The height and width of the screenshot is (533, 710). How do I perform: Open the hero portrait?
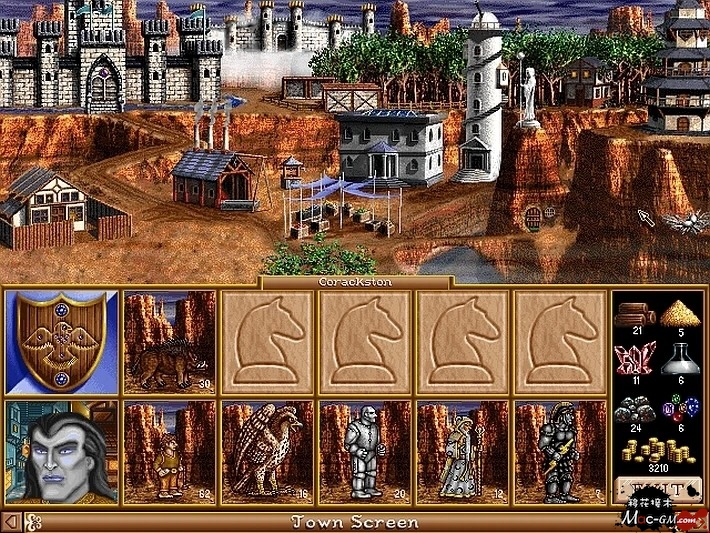click(x=61, y=452)
